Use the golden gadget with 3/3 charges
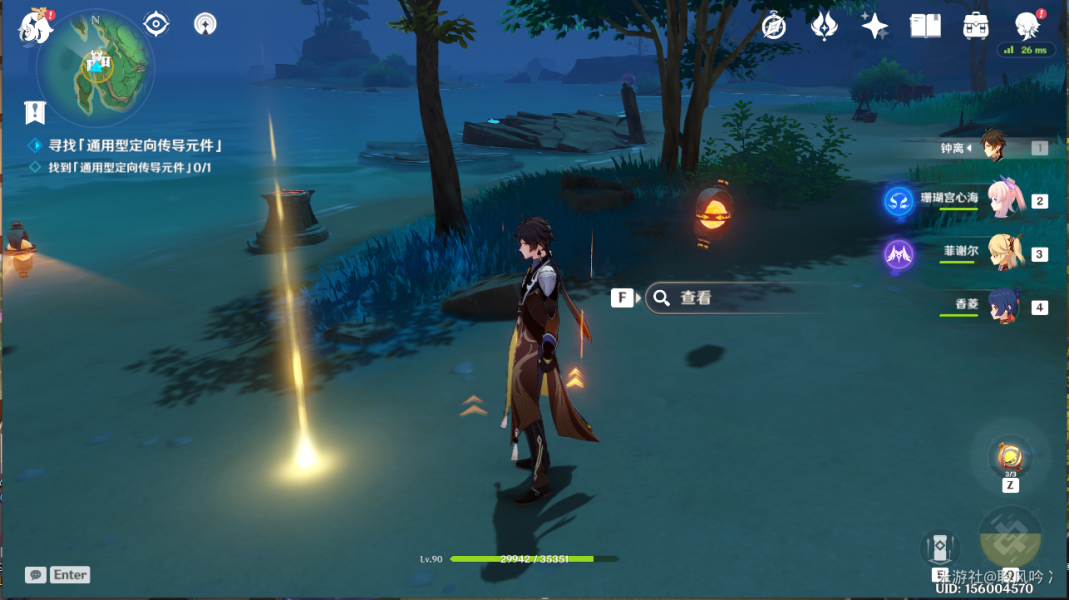This screenshot has height=600, width=1069. click(1010, 458)
